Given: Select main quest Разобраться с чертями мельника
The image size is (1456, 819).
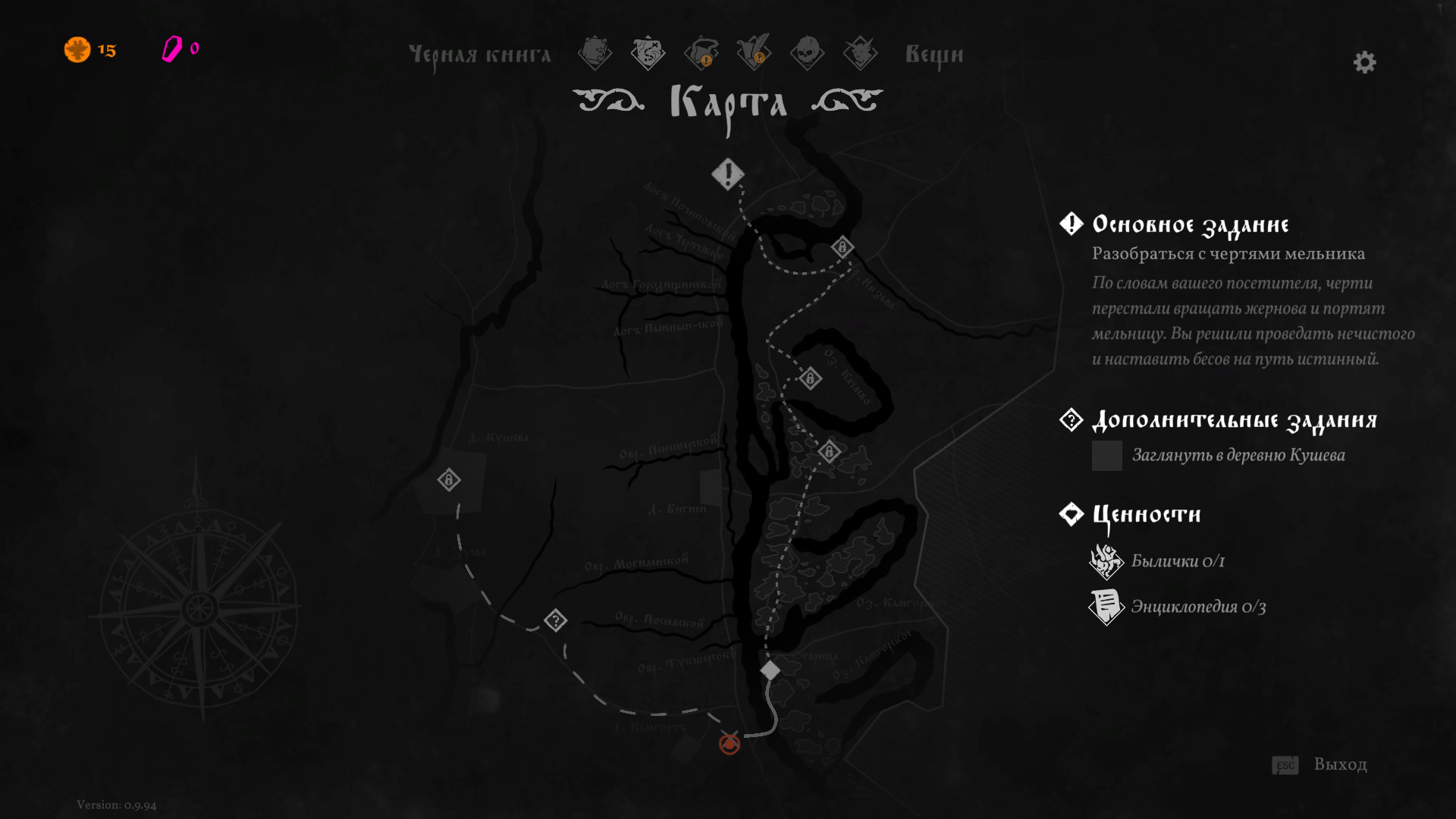Looking at the screenshot, I should tap(1228, 254).
